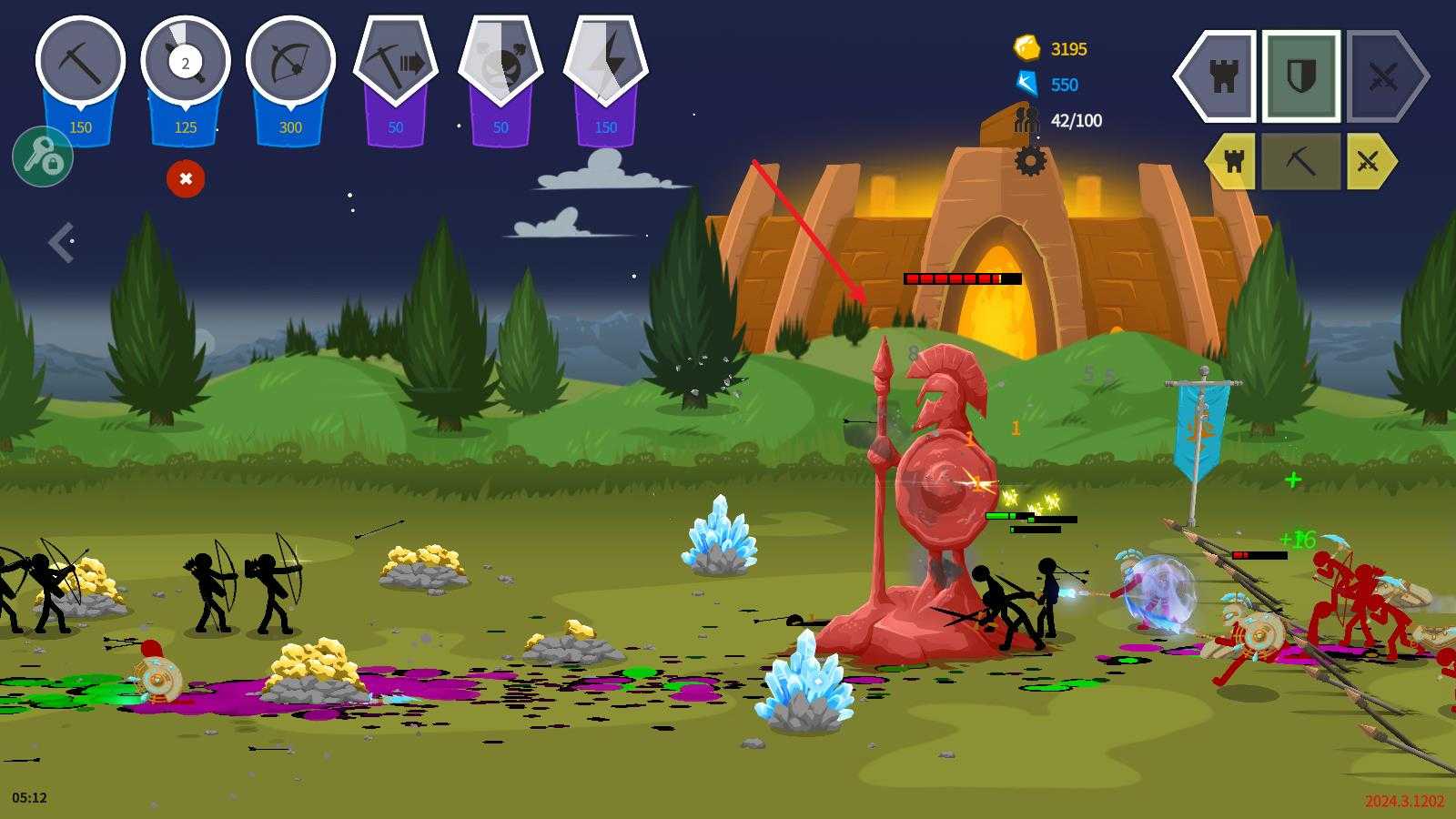Select the miner pickaxe command button
This screenshot has width=1456, height=819.
pos(1300,162)
